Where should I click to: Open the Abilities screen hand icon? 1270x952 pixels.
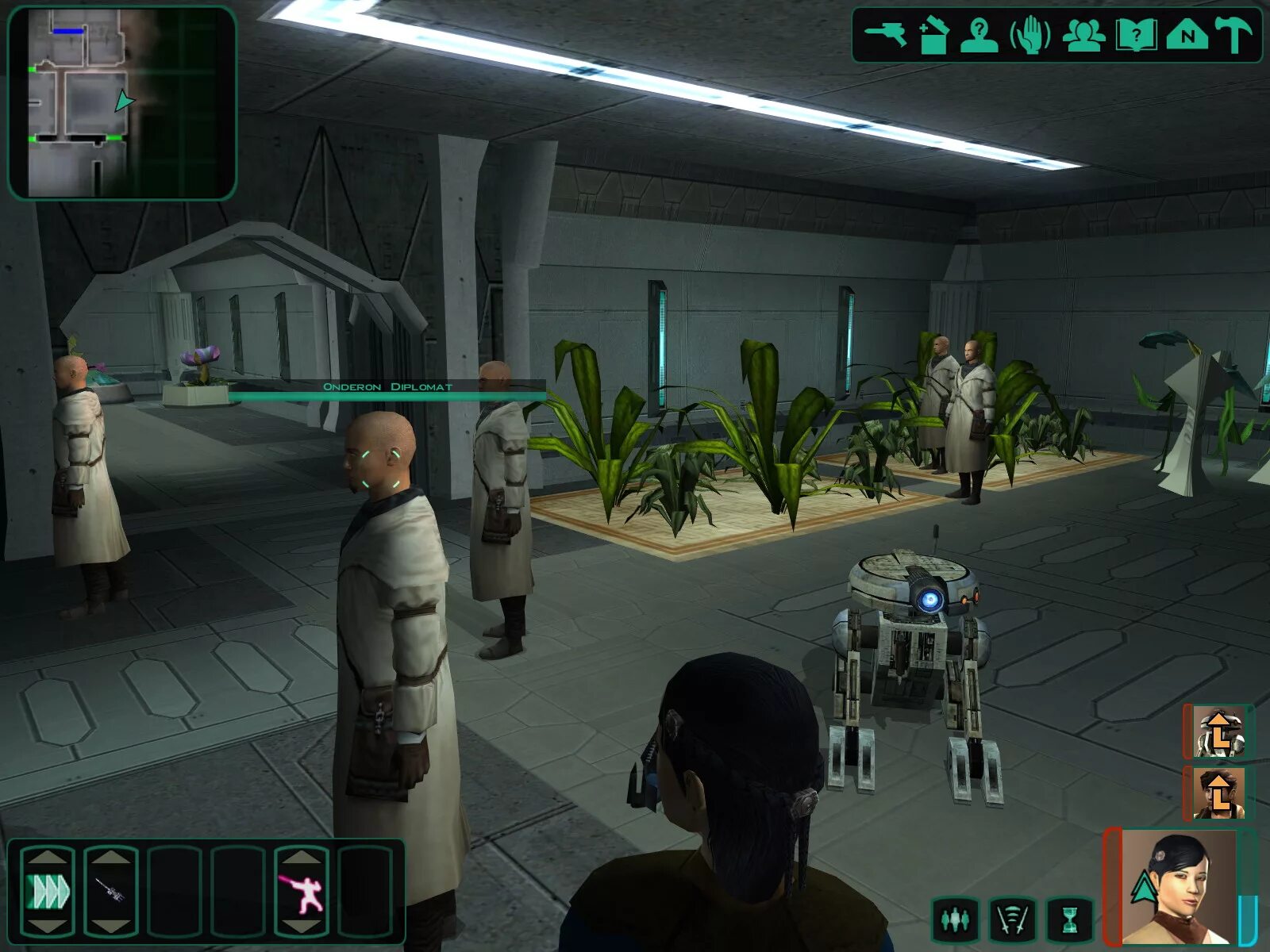[1029, 36]
